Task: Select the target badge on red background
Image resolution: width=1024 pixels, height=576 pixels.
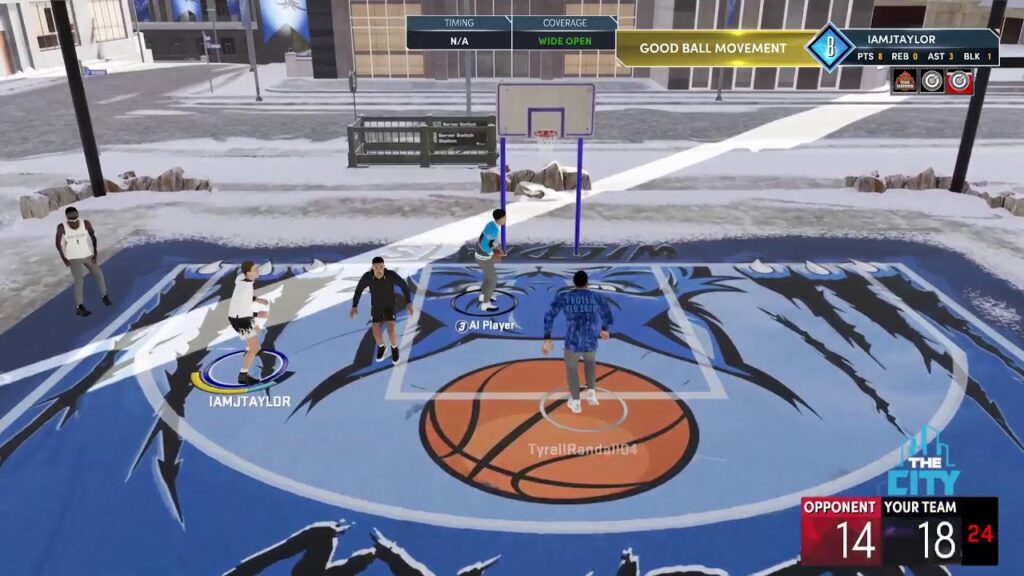Action: click(959, 81)
